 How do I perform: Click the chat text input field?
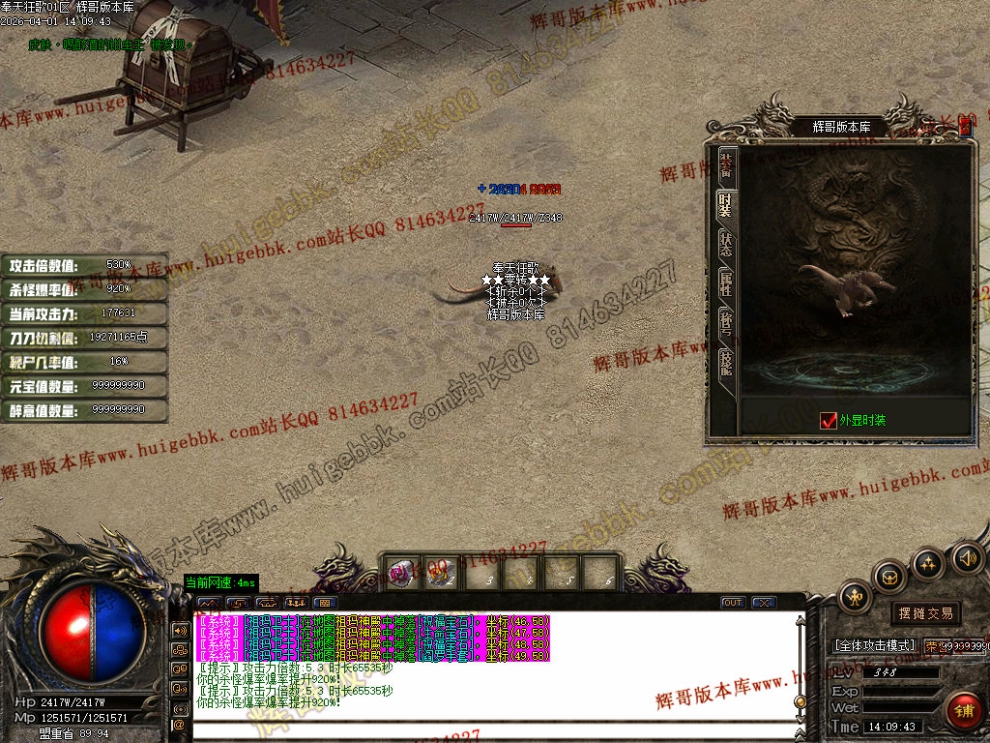490,729
